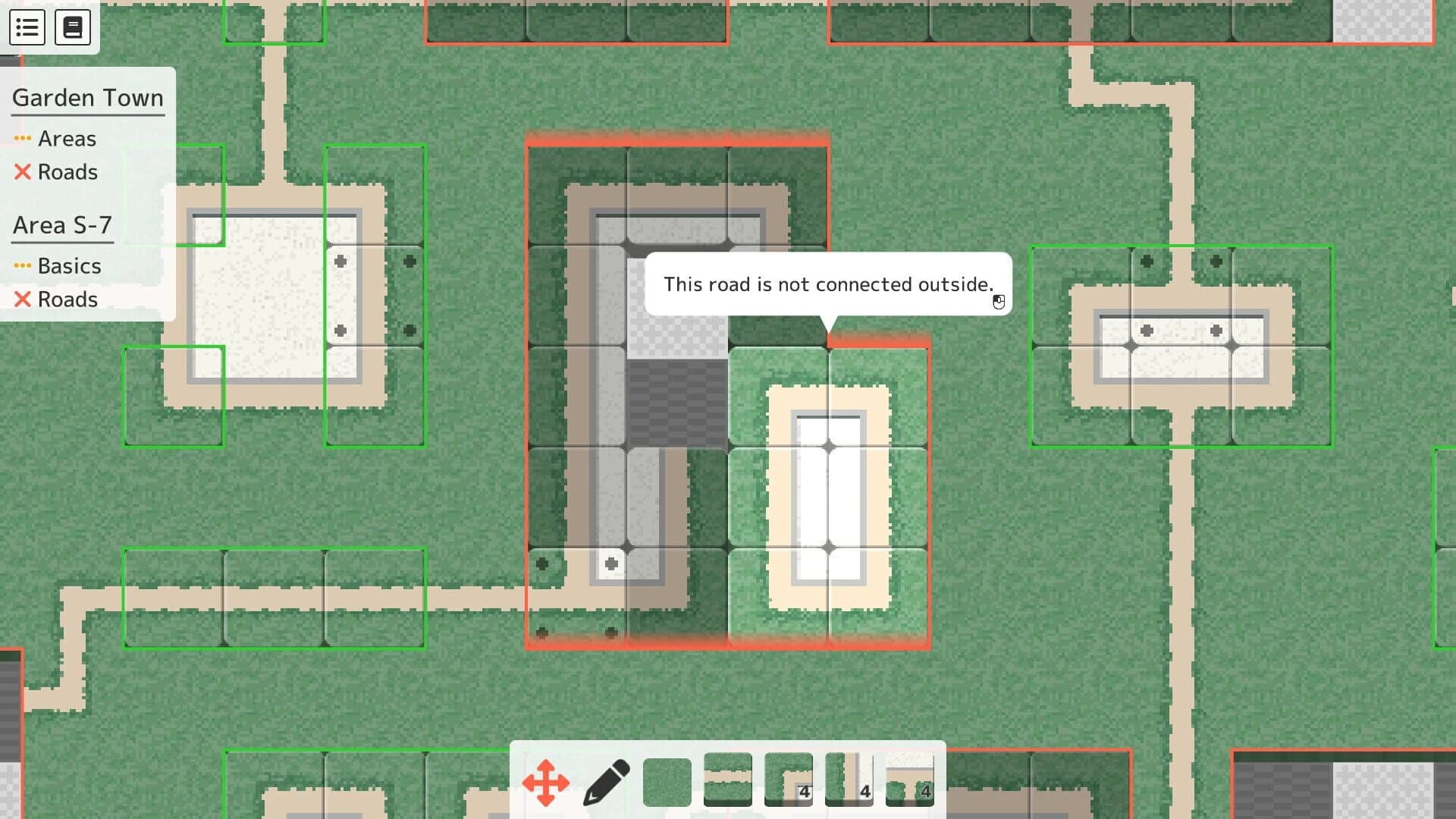1456x819 pixels.
Task: Select the vertical path tile brush
Action: click(x=848, y=780)
